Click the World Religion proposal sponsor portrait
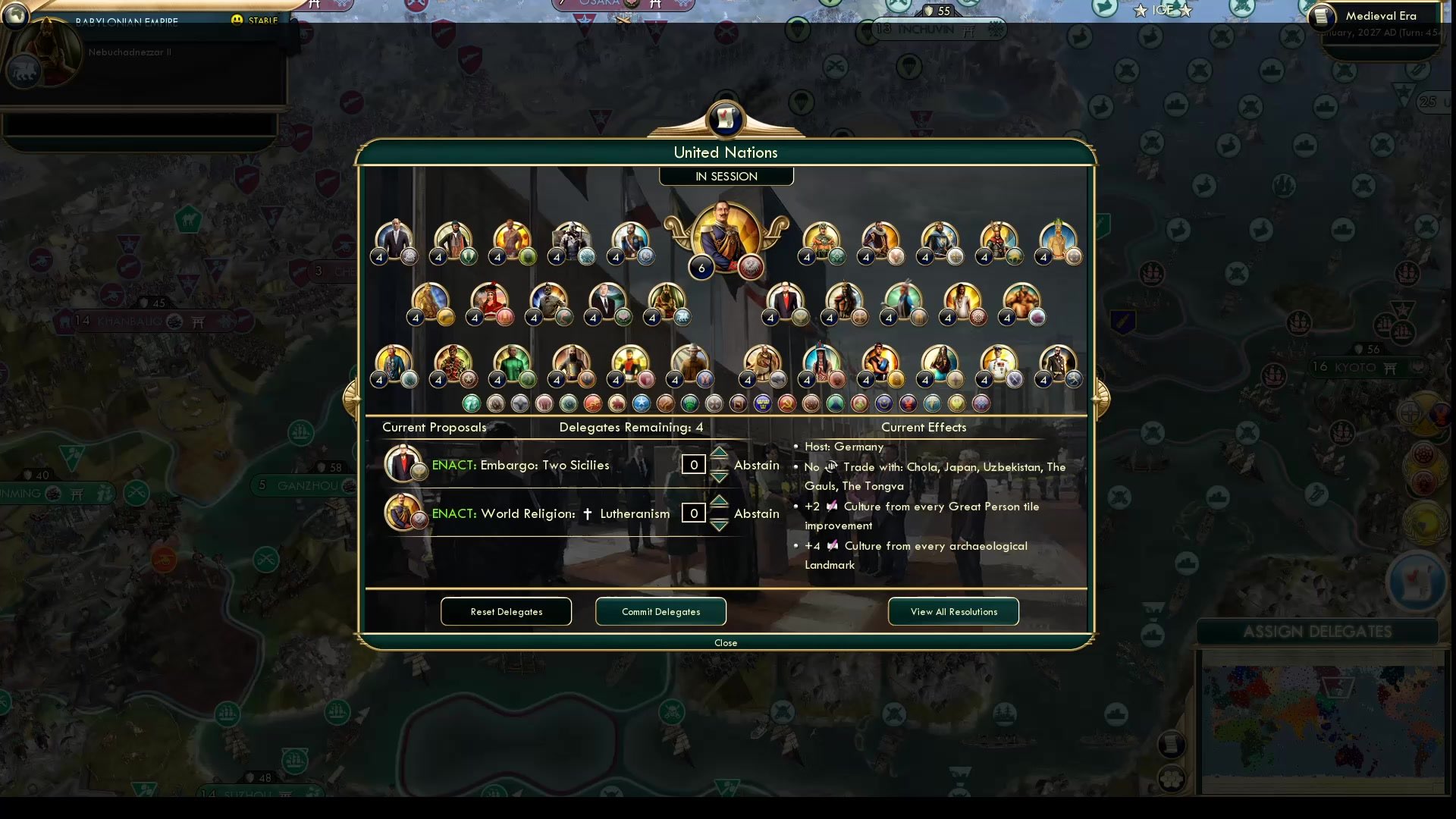The height and width of the screenshot is (819, 1456). coord(404,512)
